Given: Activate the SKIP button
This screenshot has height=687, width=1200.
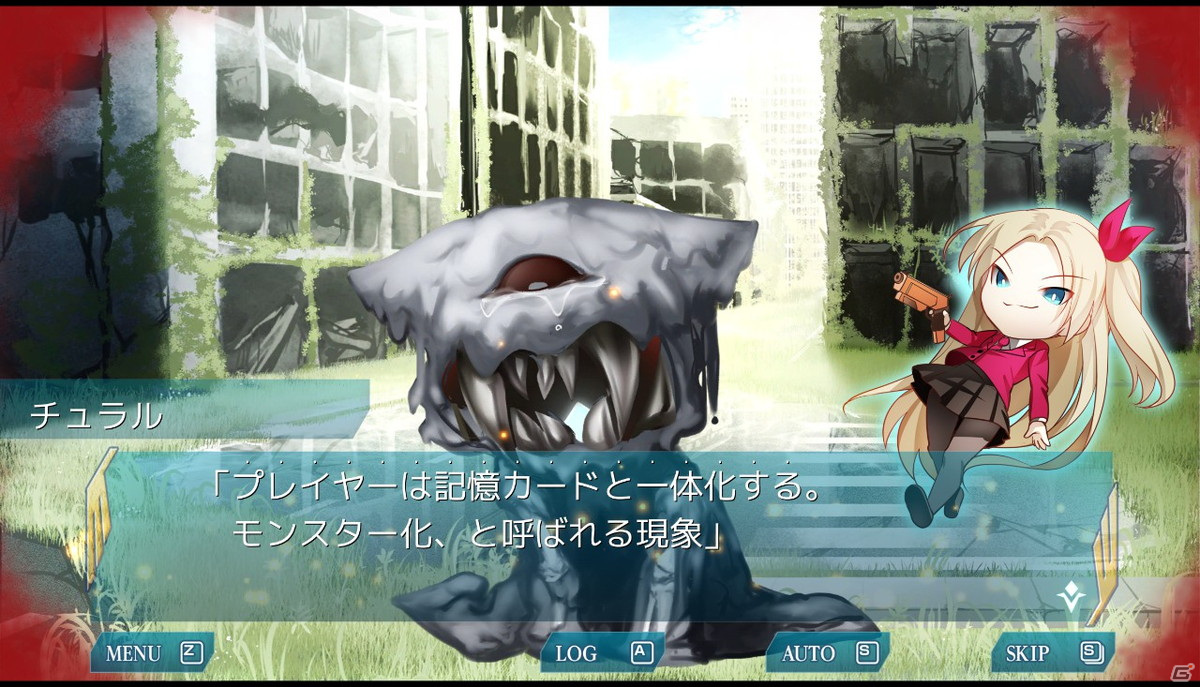Looking at the screenshot, I should tap(1052, 654).
